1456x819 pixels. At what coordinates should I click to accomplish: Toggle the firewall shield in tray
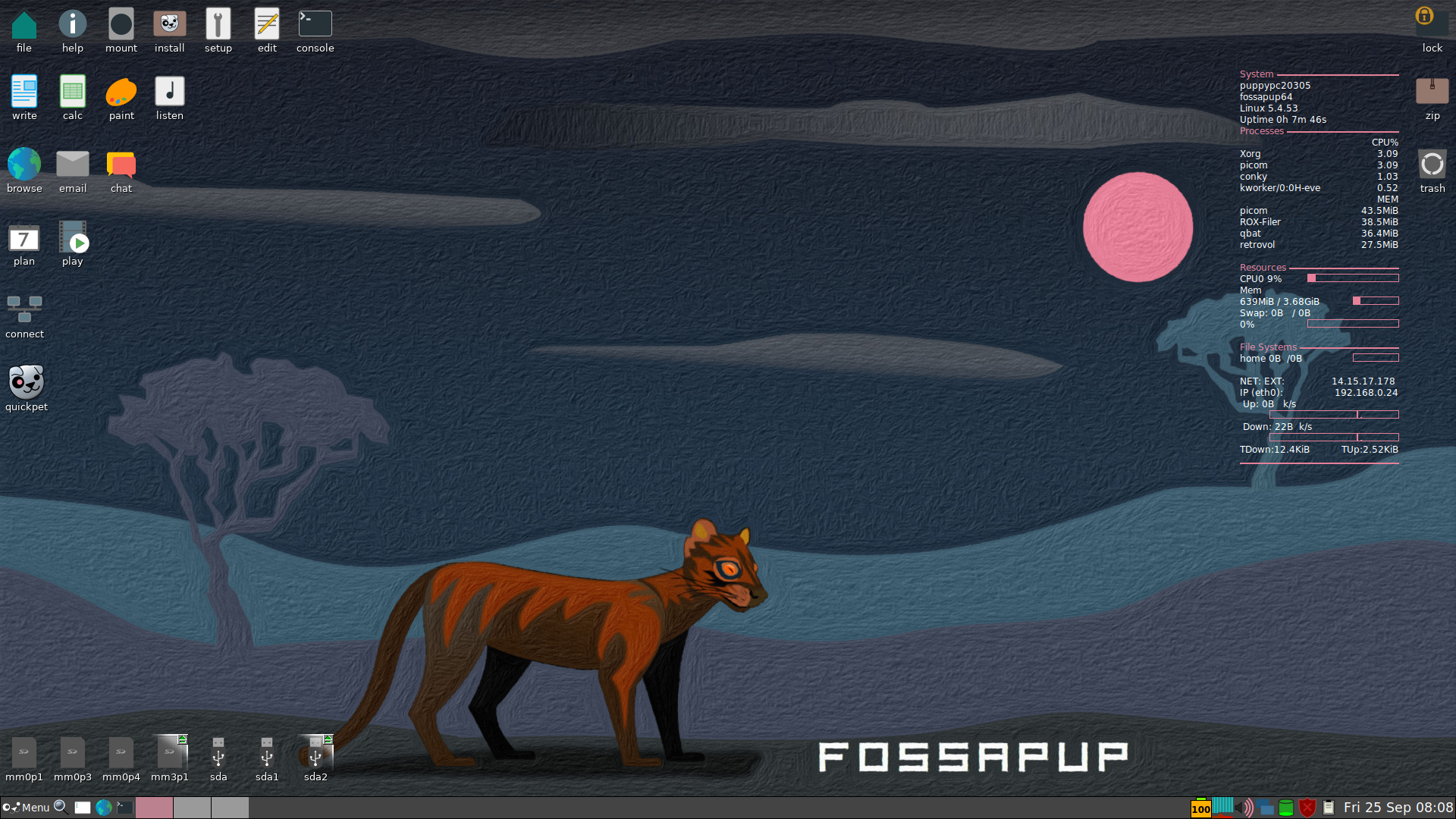click(1307, 808)
